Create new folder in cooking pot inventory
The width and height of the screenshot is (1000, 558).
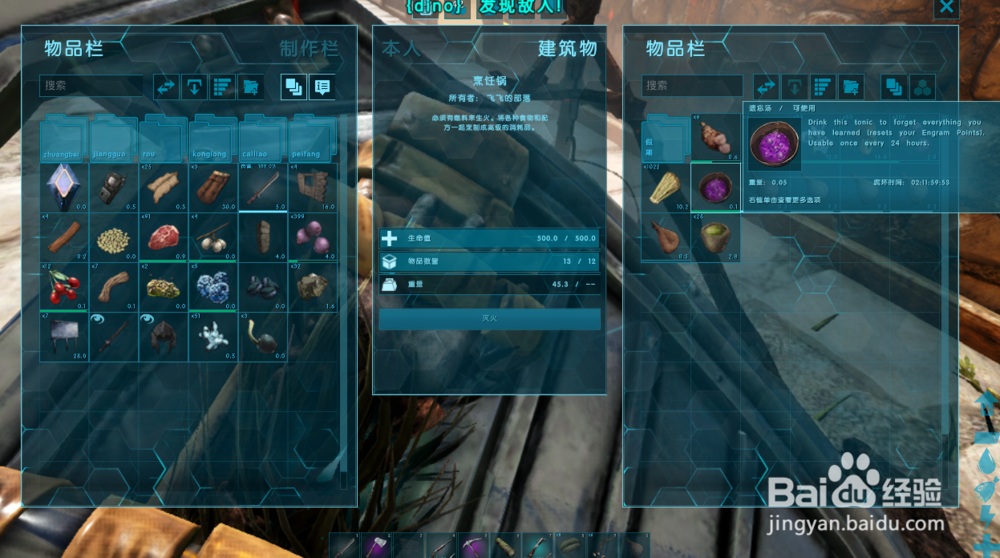click(851, 86)
